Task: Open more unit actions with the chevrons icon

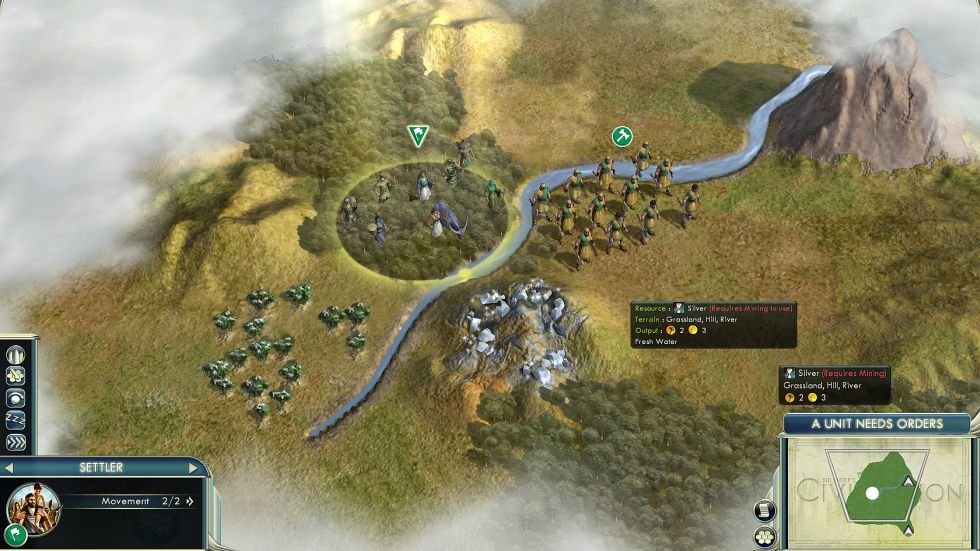Action: pos(15,441)
